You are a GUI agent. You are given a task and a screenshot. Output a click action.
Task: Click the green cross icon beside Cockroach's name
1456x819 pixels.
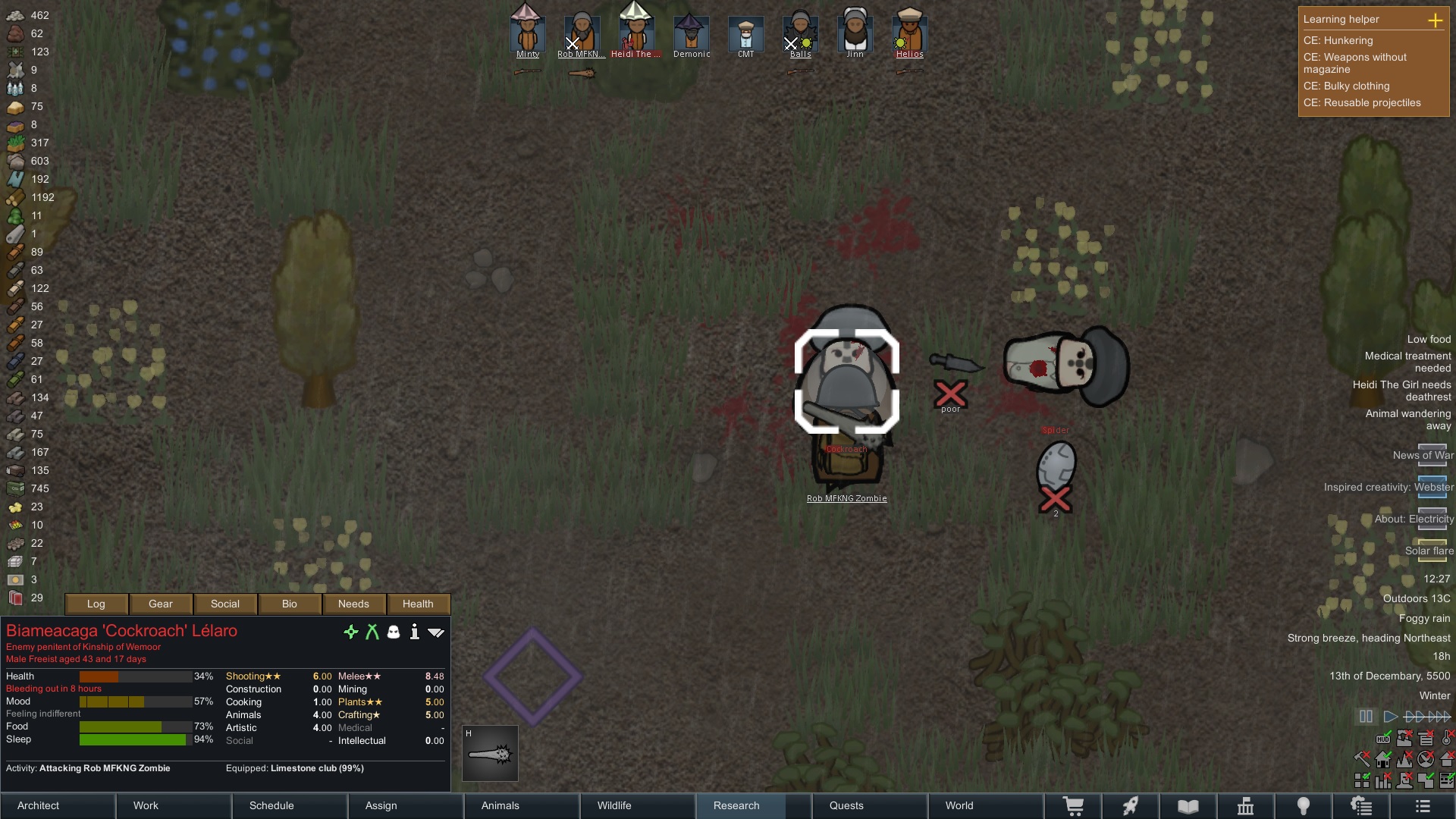pos(351,632)
